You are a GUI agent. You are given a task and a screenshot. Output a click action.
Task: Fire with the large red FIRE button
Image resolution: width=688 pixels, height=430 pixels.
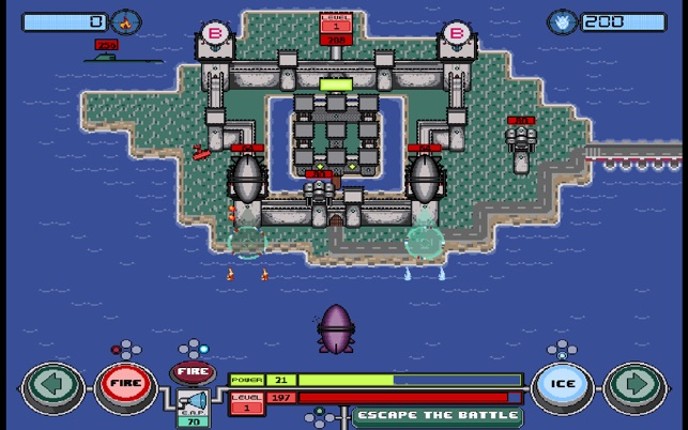click(x=126, y=385)
